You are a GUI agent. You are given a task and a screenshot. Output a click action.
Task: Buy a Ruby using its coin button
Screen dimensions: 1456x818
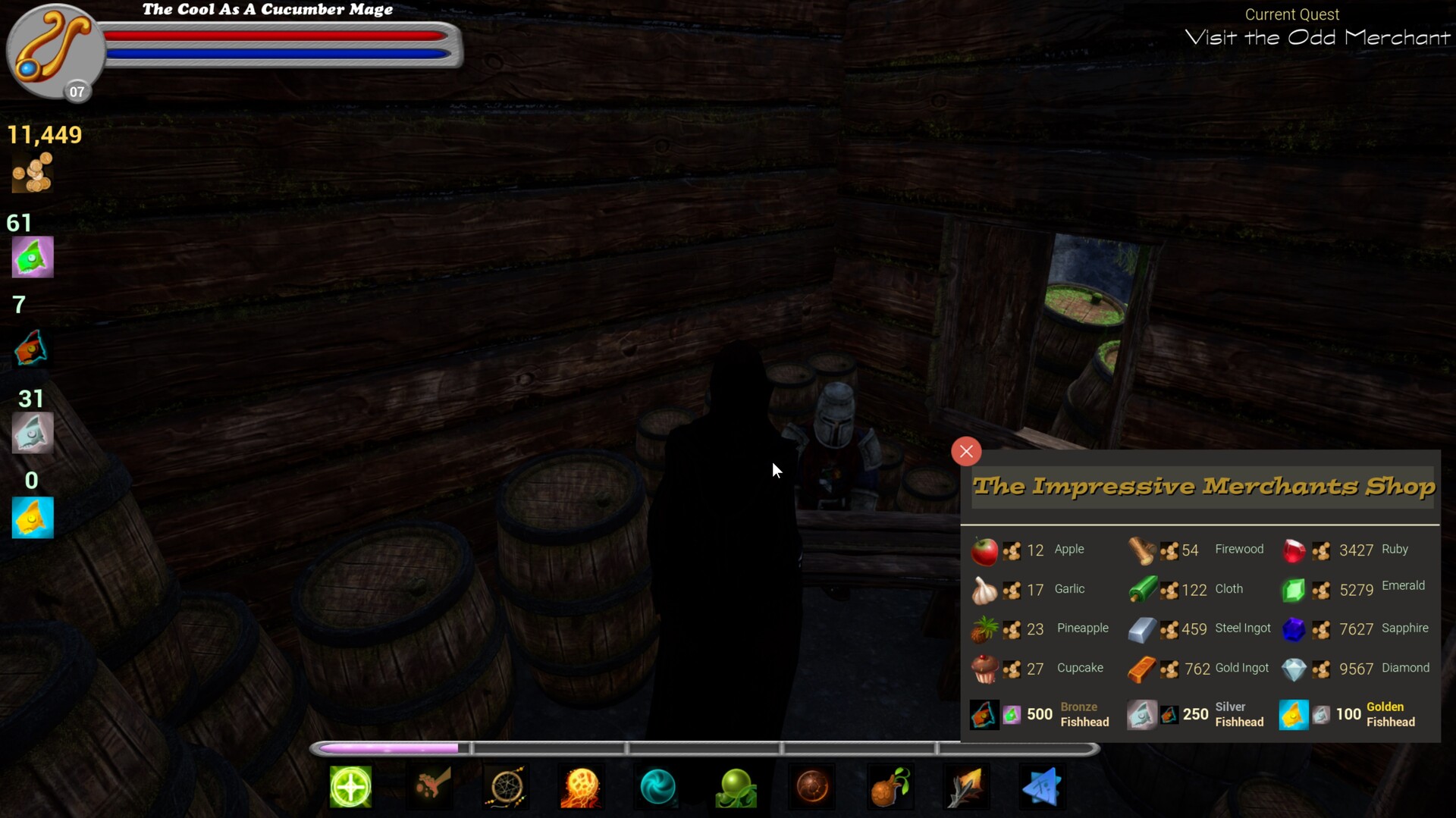[x=1323, y=550]
